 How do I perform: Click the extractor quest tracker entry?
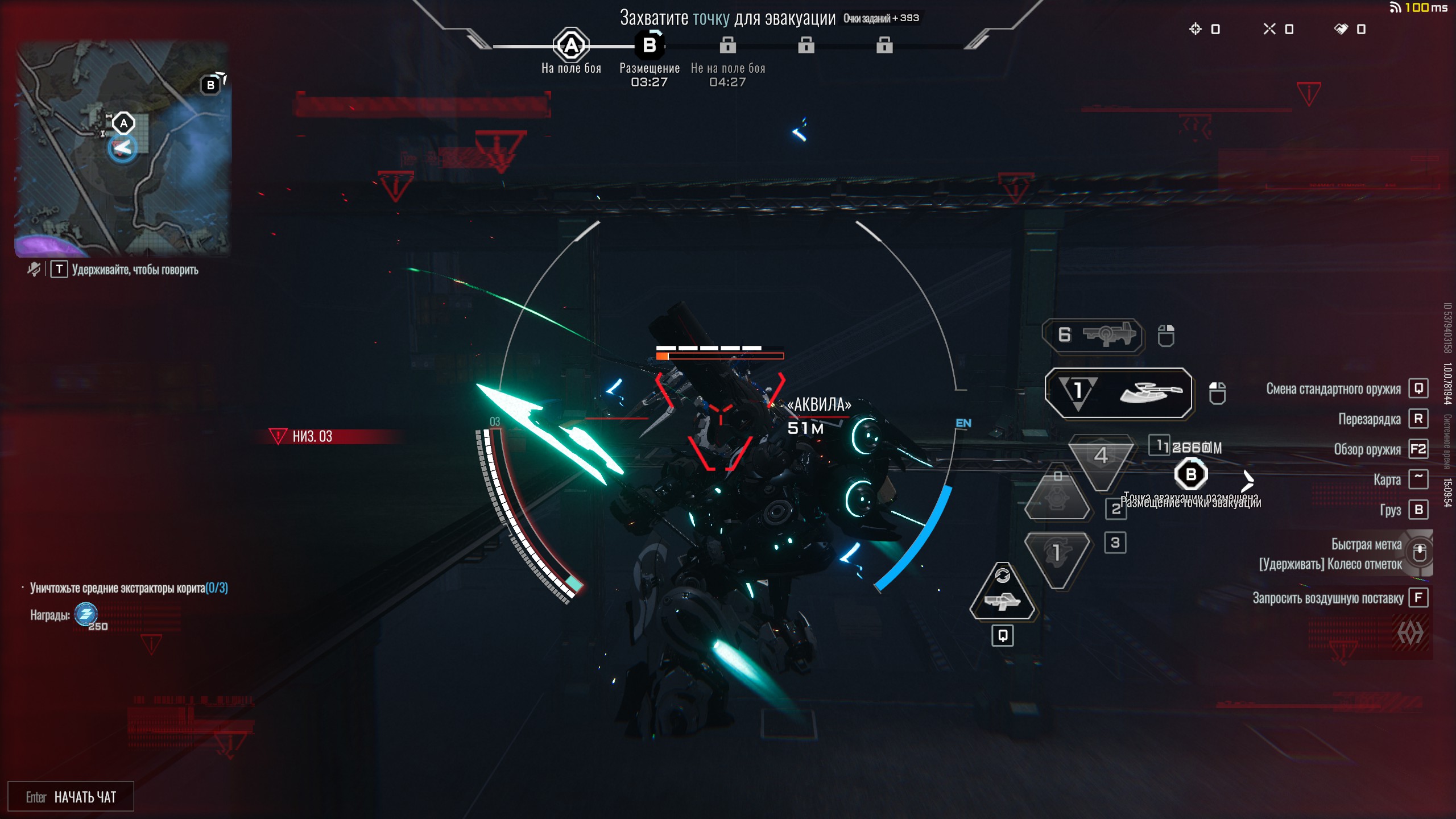tap(129, 588)
